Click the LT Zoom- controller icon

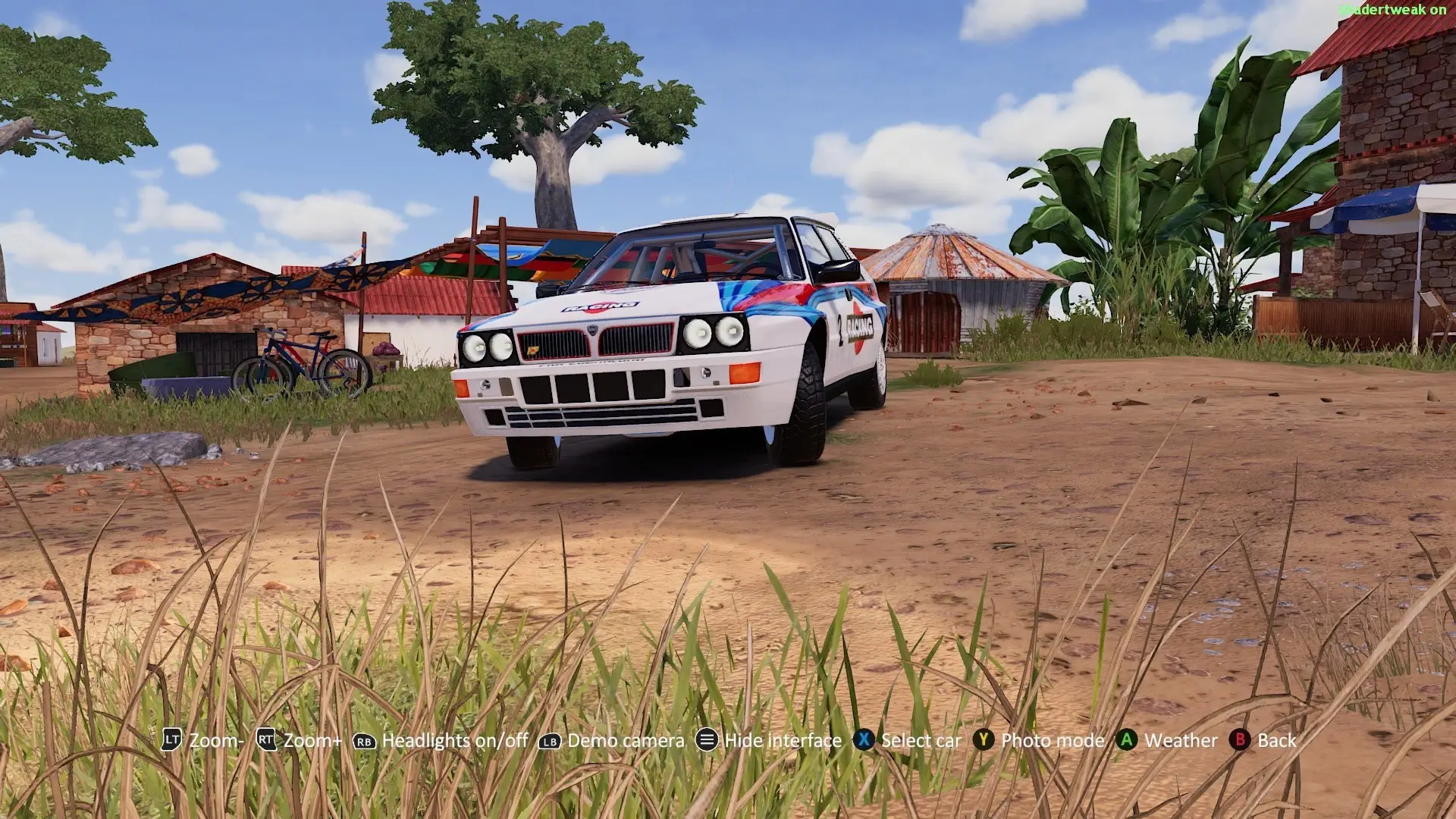pos(171,740)
